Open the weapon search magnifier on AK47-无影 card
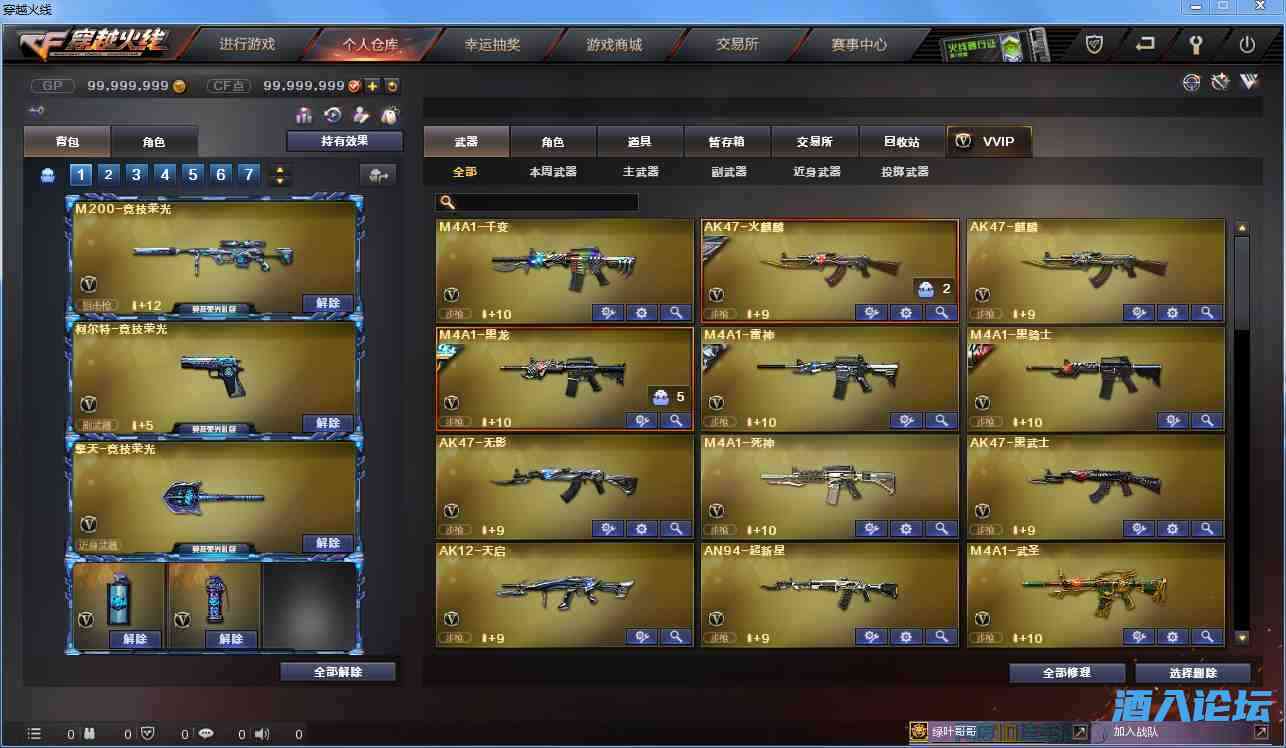Viewport: 1286px width, 748px height. tap(675, 528)
